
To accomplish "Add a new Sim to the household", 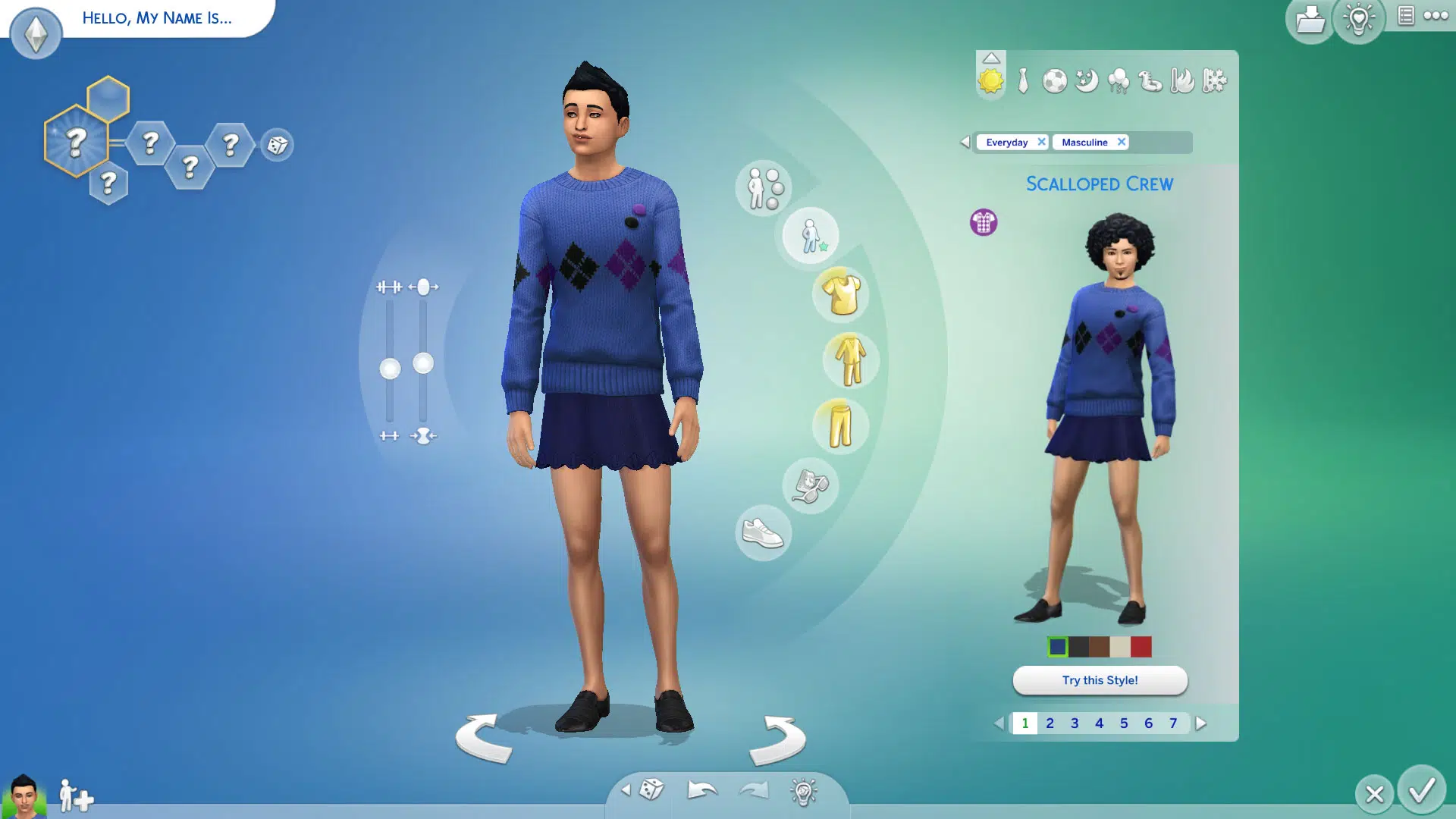I will point(76,795).
